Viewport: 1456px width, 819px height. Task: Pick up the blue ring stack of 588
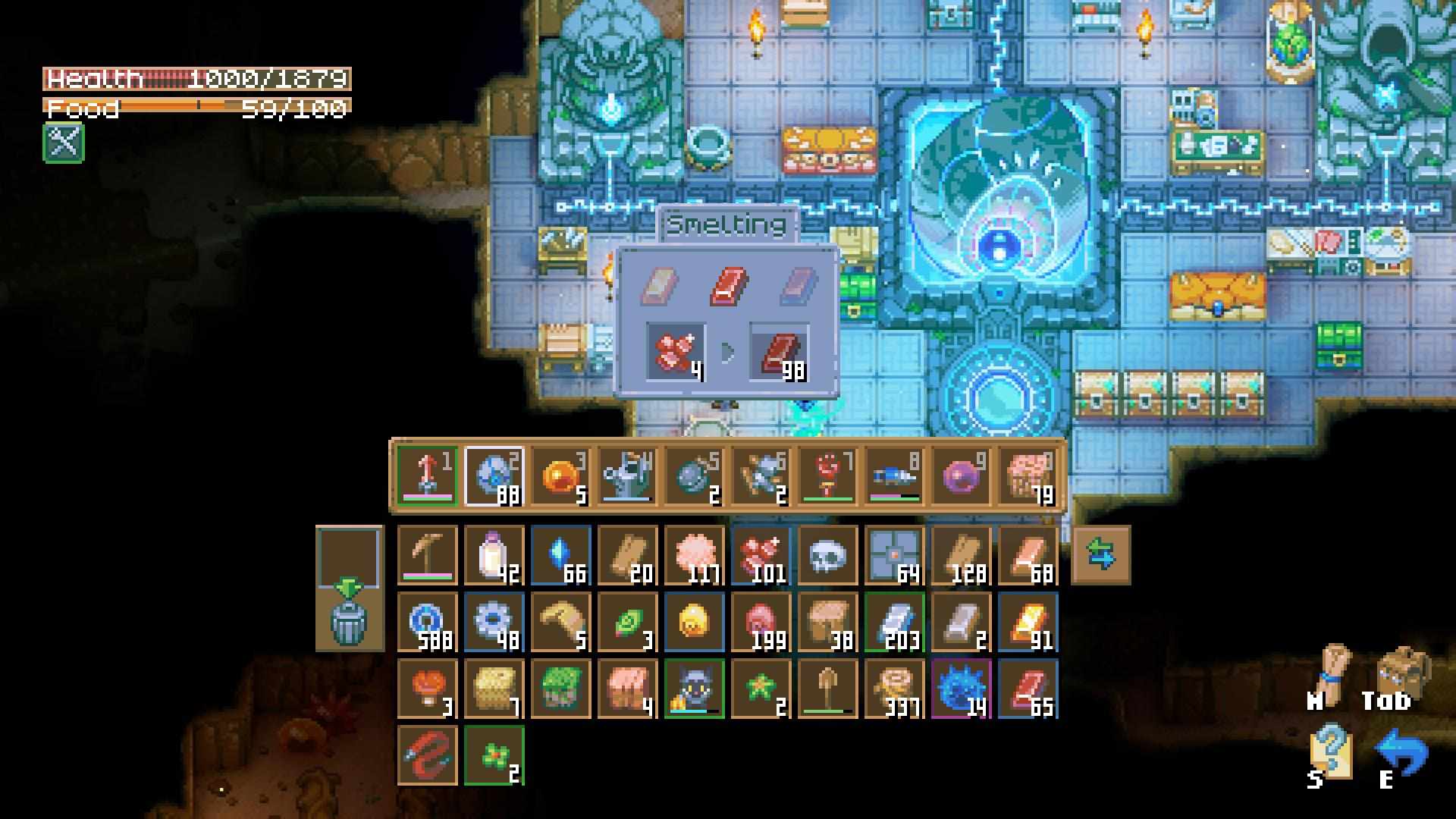(428, 622)
